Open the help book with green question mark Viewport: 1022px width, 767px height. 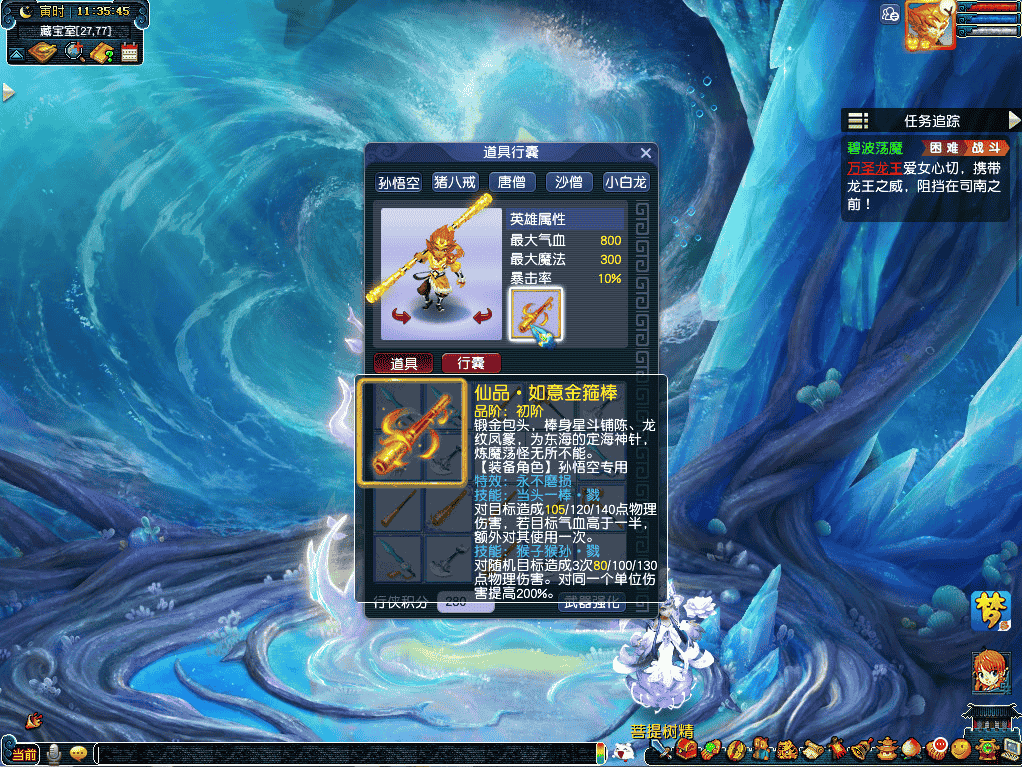click(x=101, y=52)
